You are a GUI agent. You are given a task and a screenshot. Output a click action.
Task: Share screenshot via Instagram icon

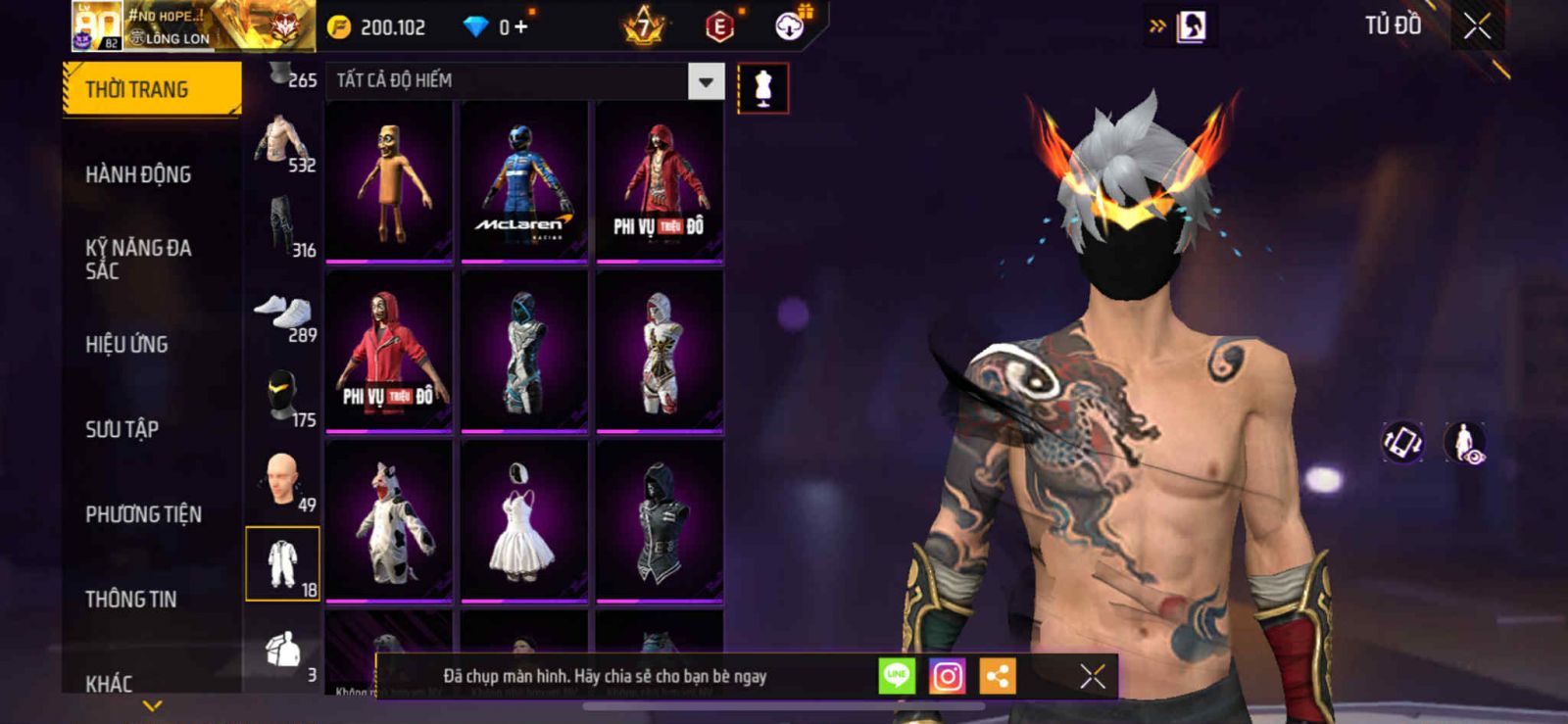point(947,676)
